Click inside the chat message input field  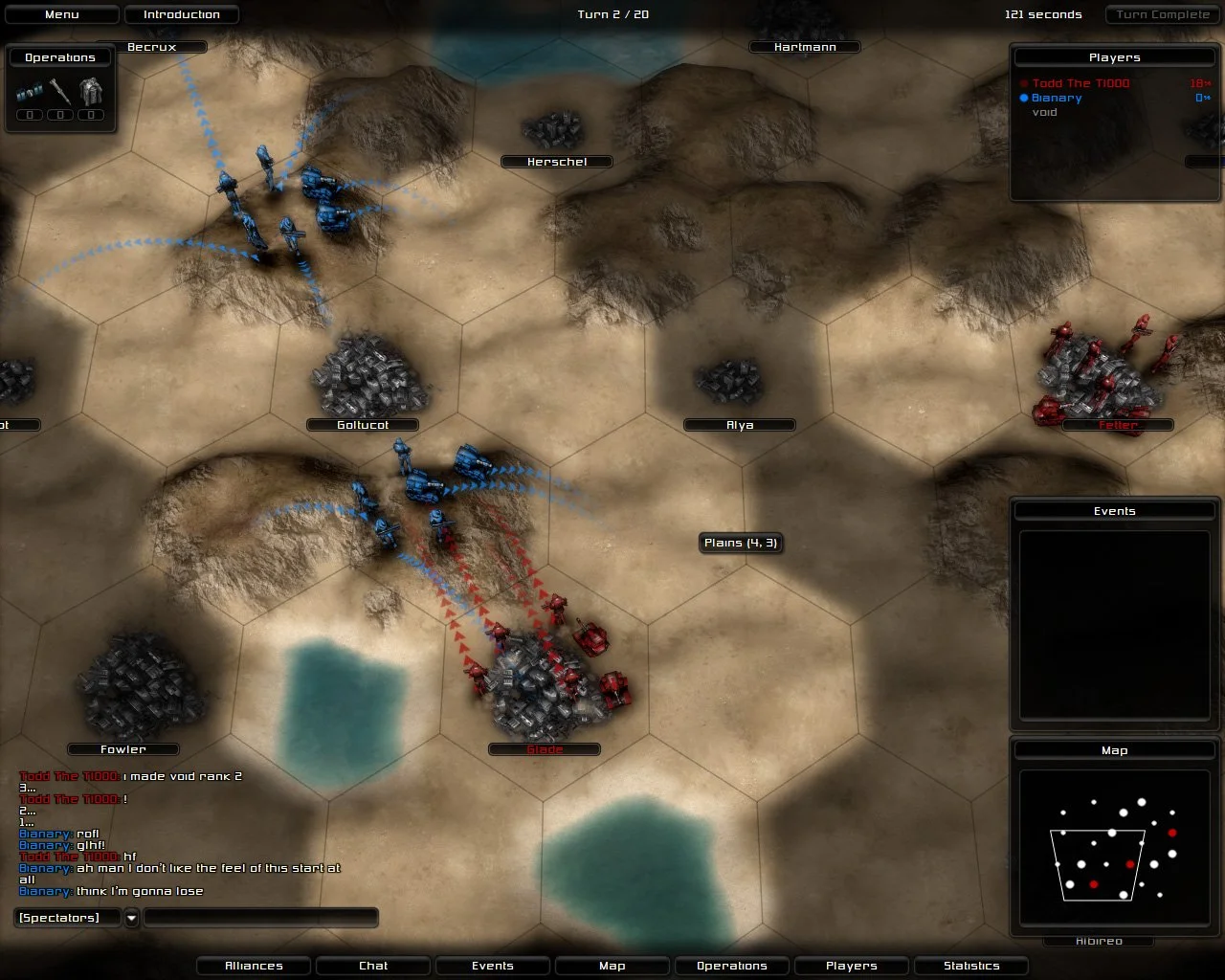(258, 917)
